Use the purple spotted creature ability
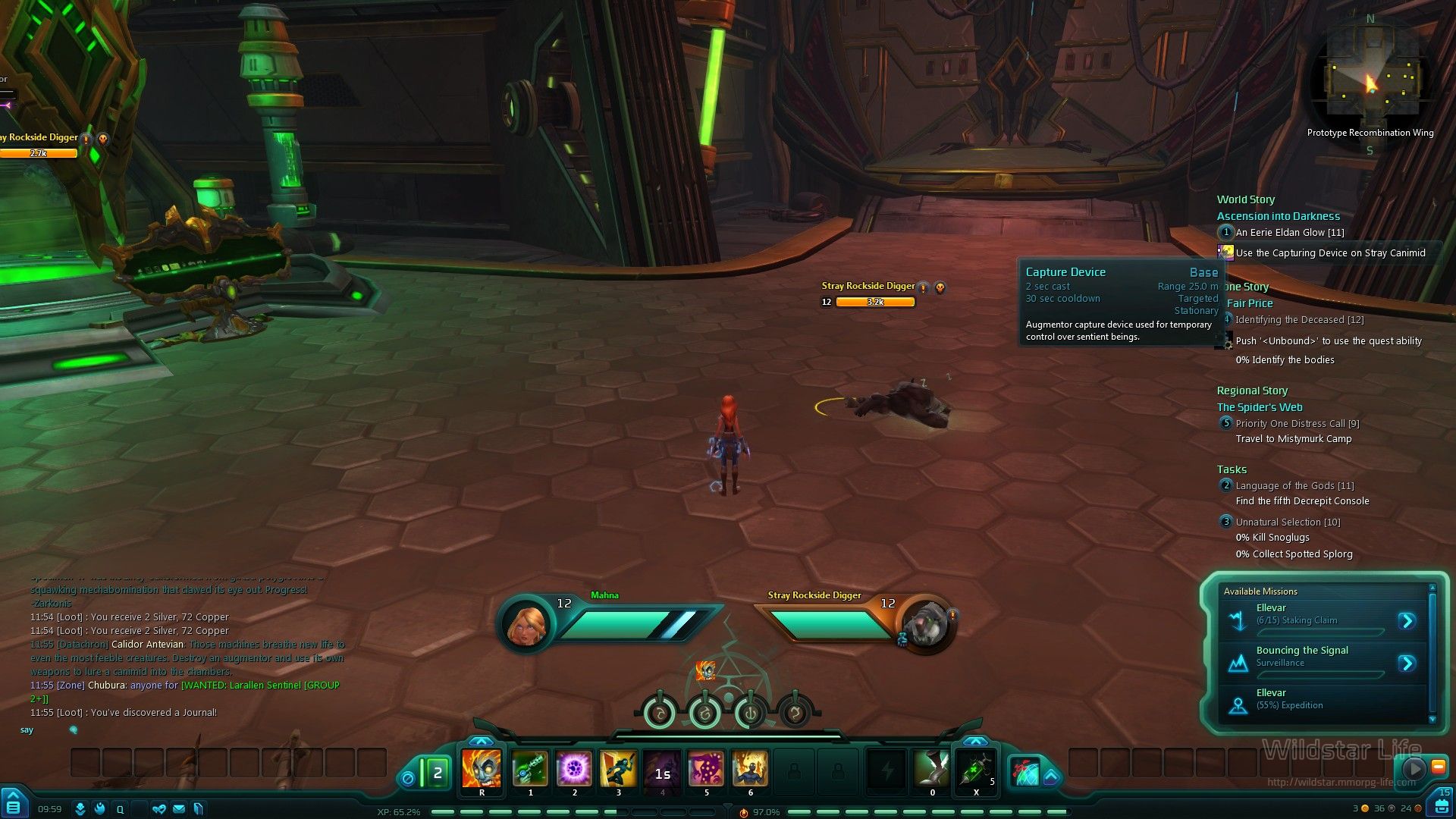The image size is (1456, 819). coord(706,769)
